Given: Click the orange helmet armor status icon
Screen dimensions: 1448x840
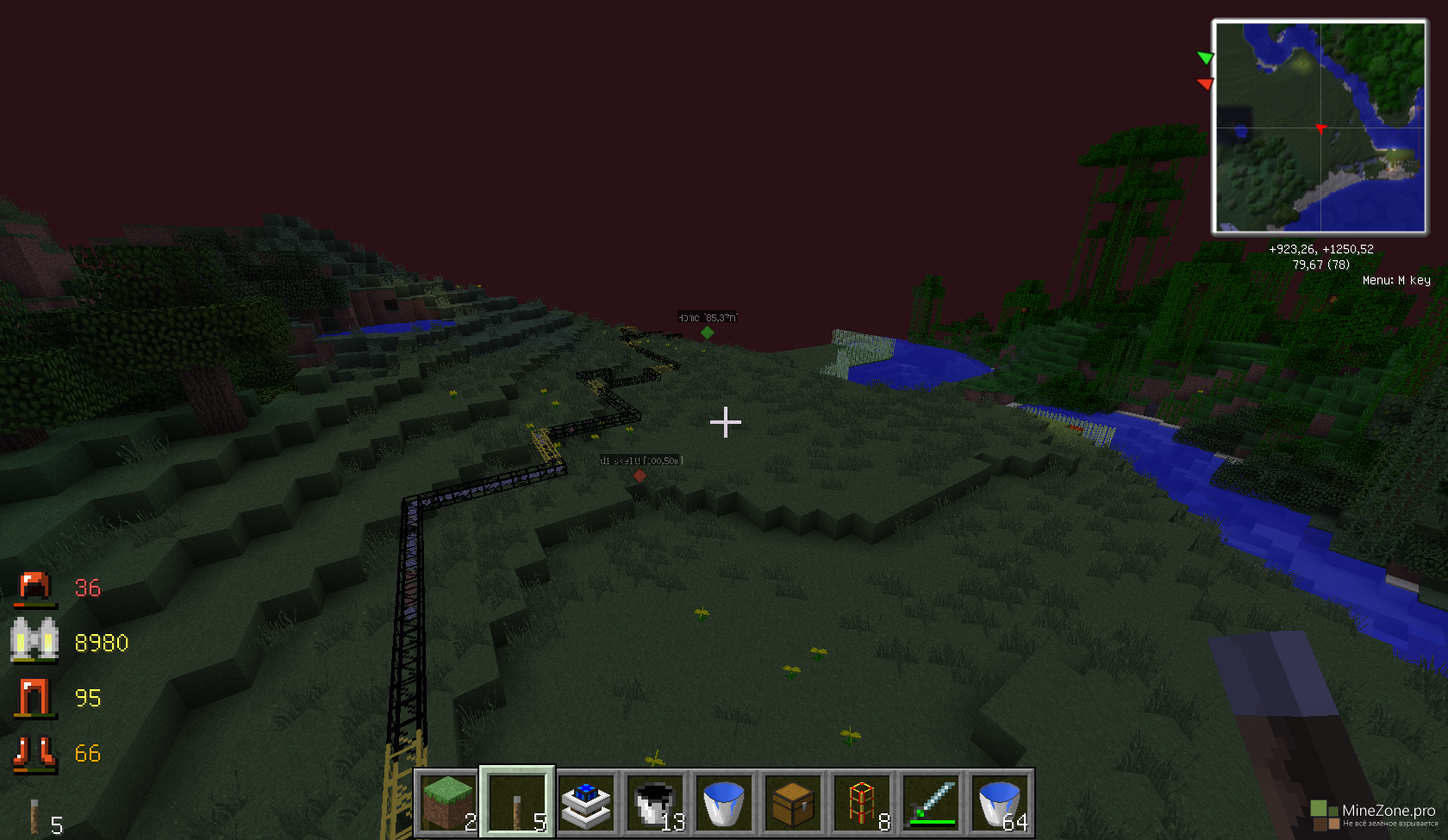Looking at the screenshot, I should pyautogui.click(x=34, y=587).
